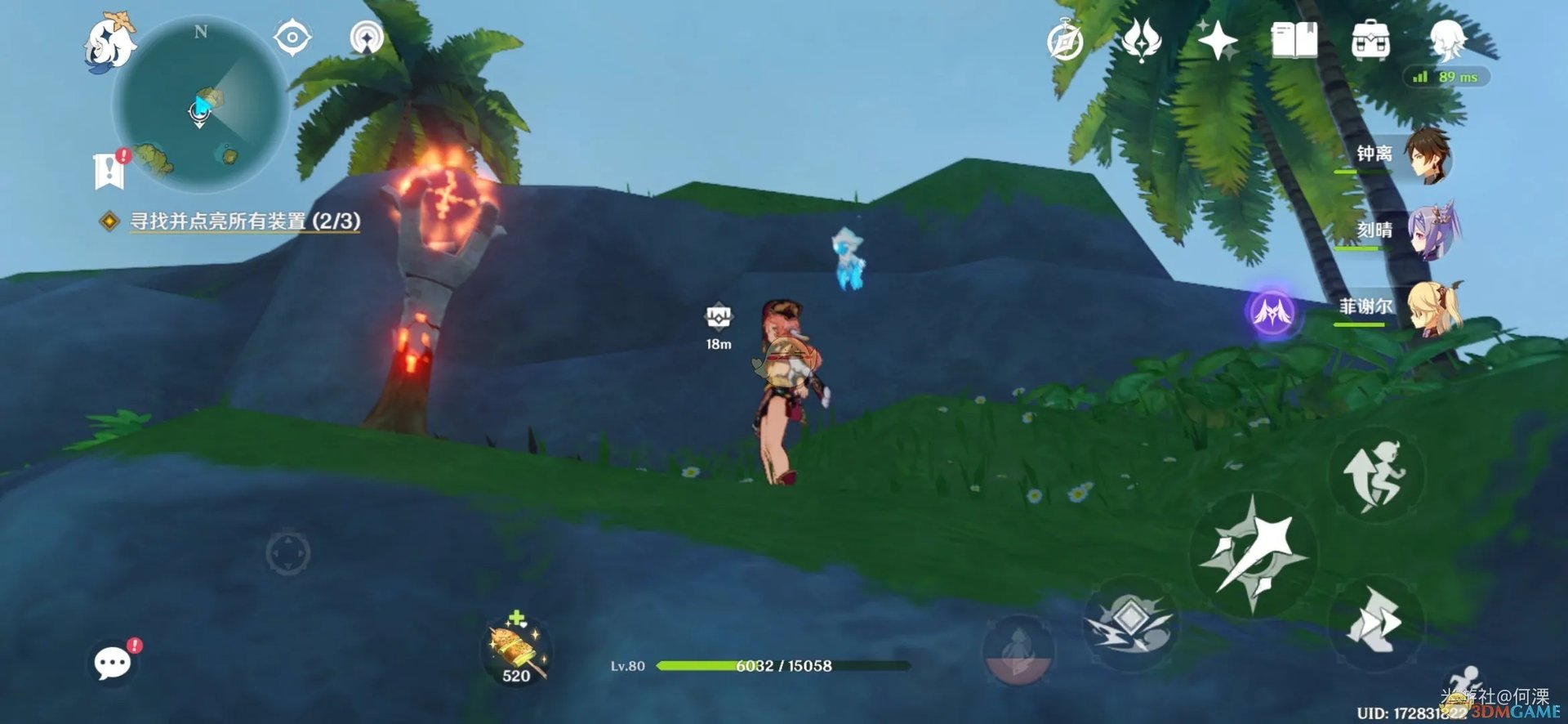Open the adventurer handbook book icon
This screenshot has height=724, width=1568.
1294,41
